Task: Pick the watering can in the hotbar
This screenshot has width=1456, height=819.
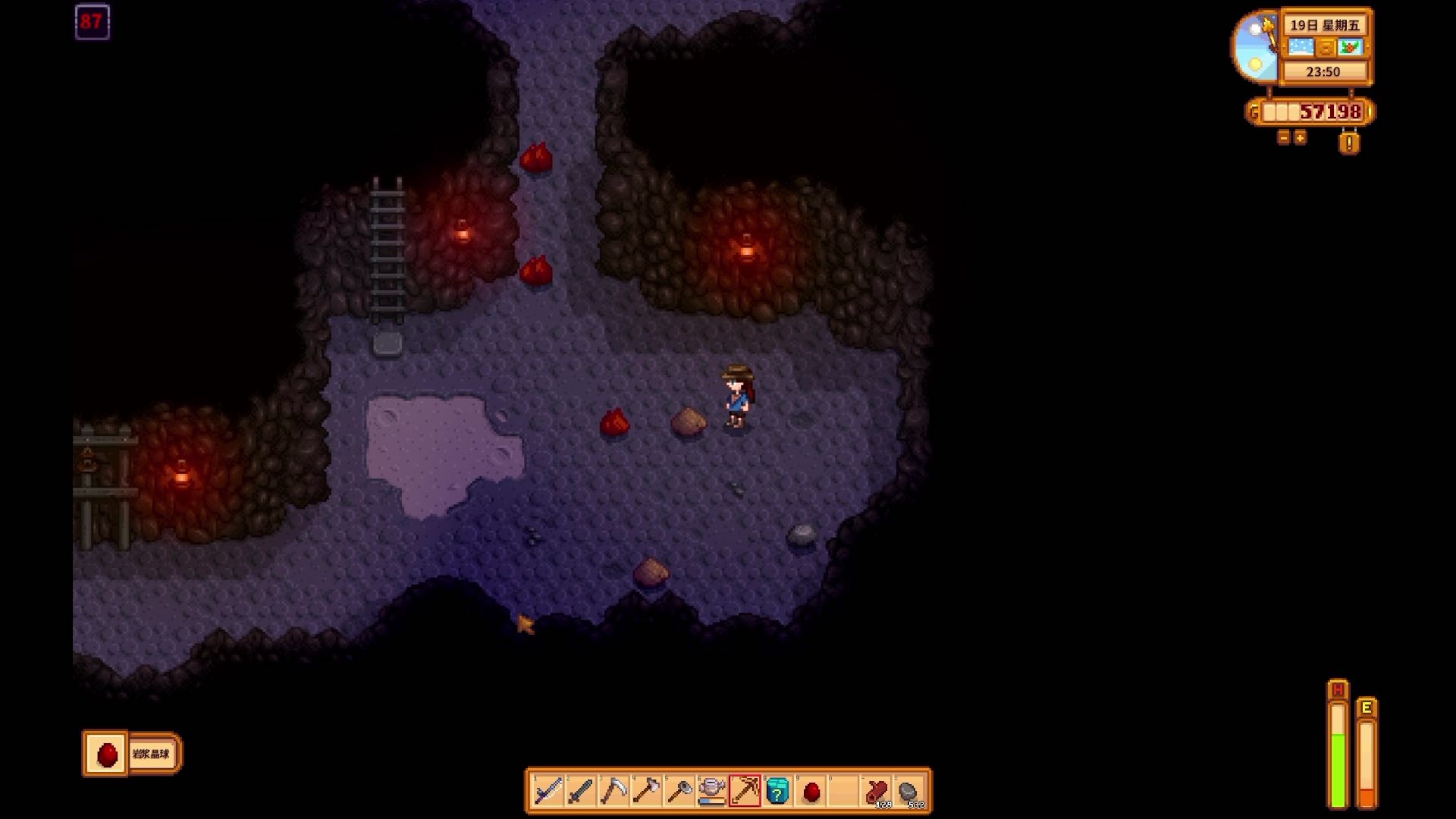Action: [x=712, y=792]
